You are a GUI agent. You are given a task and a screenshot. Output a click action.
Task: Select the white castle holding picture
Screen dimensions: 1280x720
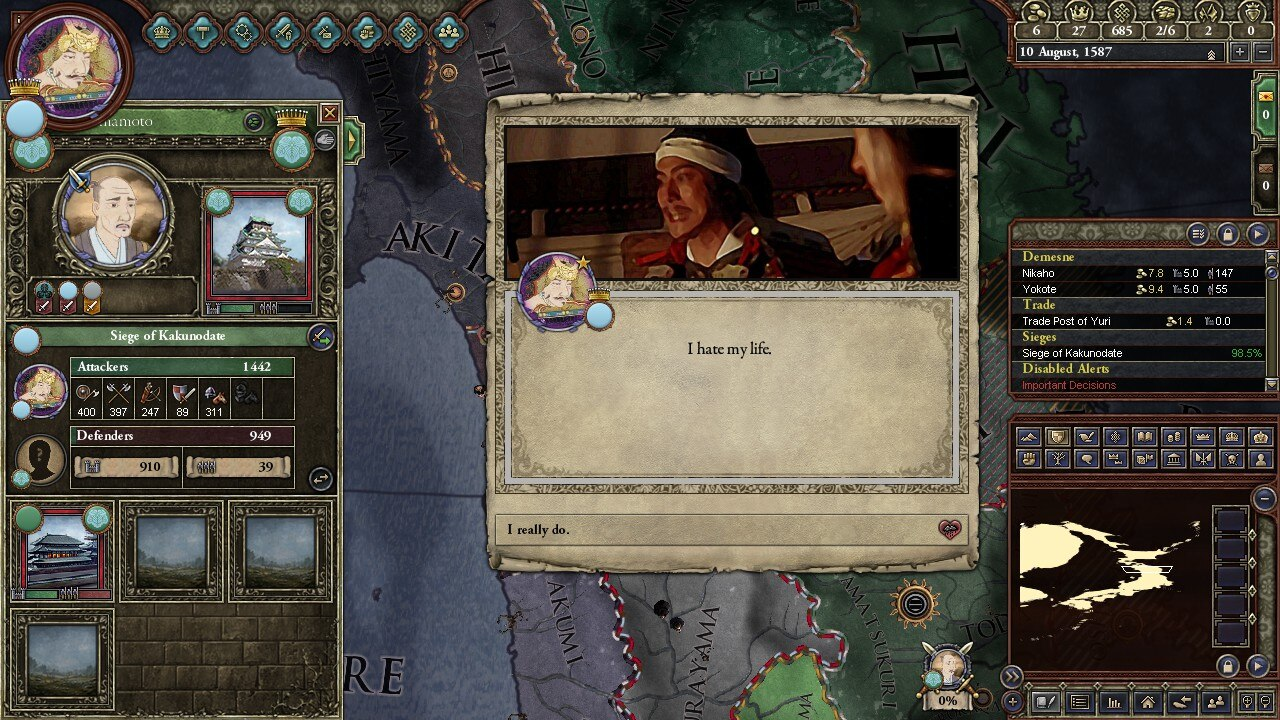tap(258, 246)
